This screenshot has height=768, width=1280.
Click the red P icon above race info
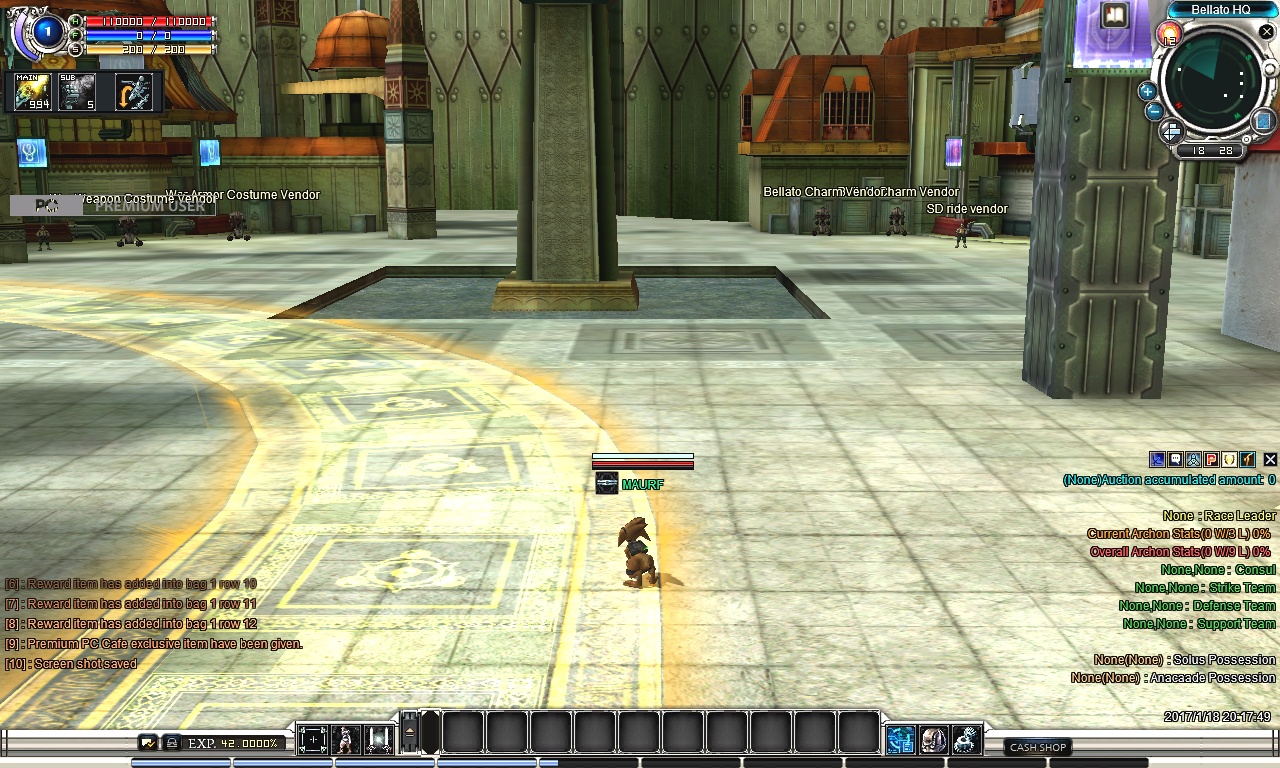pos(1211,460)
